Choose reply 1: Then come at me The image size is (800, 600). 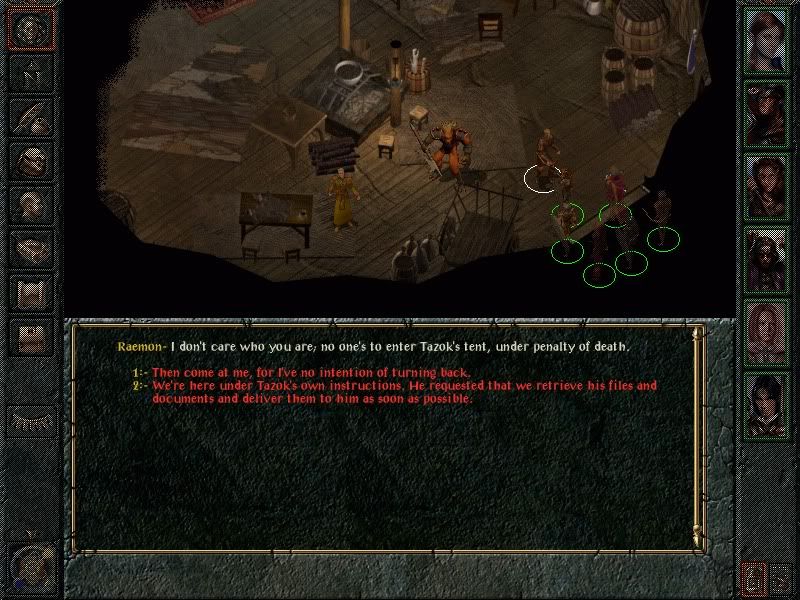(310, 373)
